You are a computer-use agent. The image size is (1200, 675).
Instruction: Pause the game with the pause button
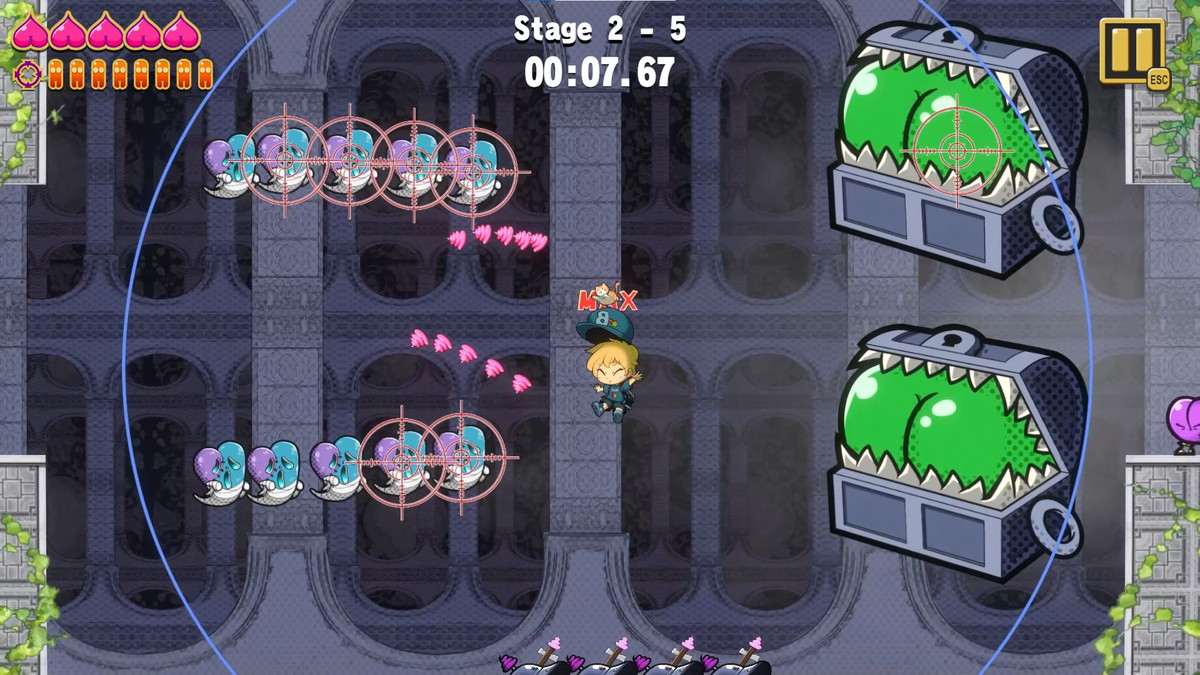(1131, 49)
